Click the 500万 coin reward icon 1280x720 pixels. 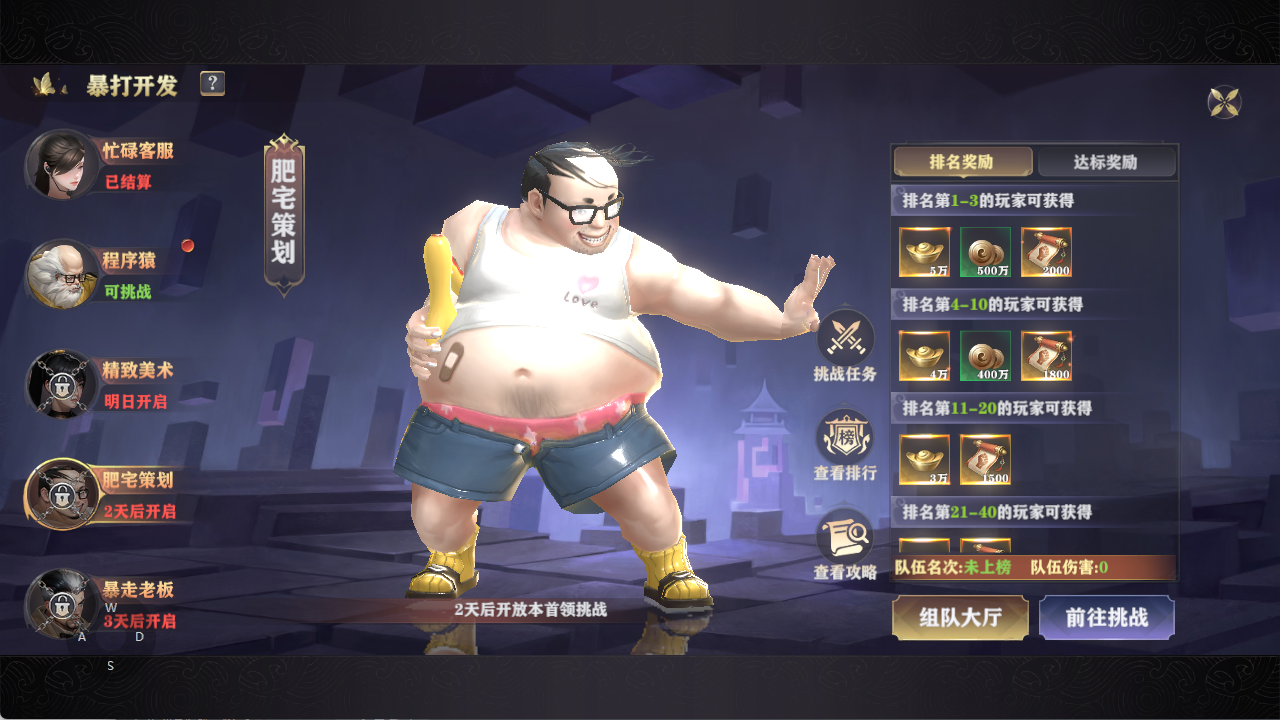click(985, 253)
